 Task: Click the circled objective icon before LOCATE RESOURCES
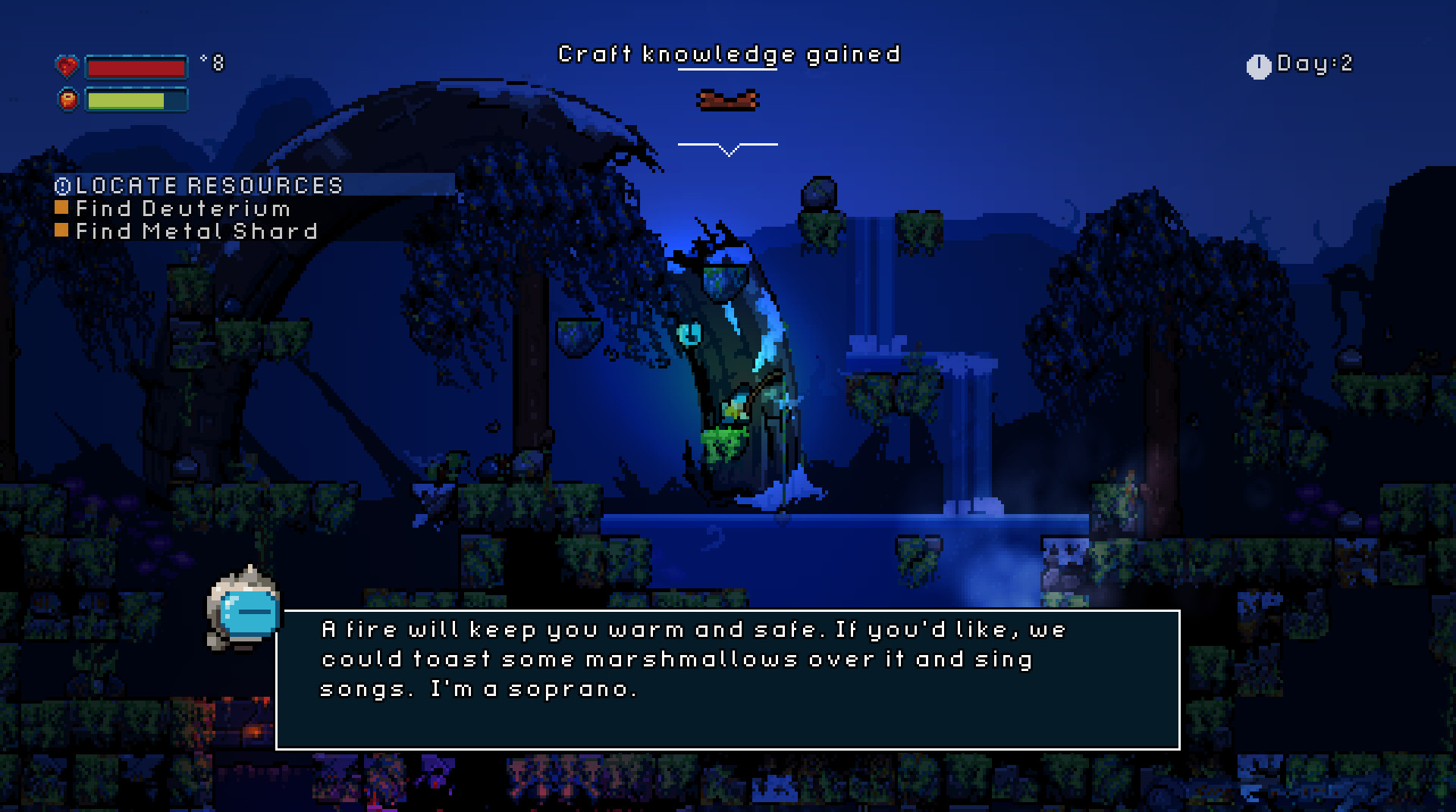63,184
